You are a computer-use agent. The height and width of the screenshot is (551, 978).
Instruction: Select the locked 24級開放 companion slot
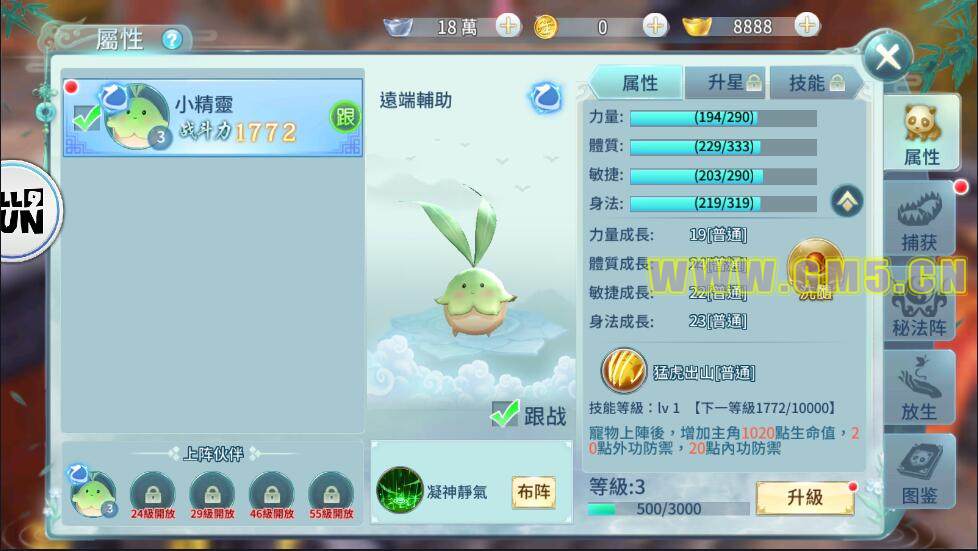point(152,494)
